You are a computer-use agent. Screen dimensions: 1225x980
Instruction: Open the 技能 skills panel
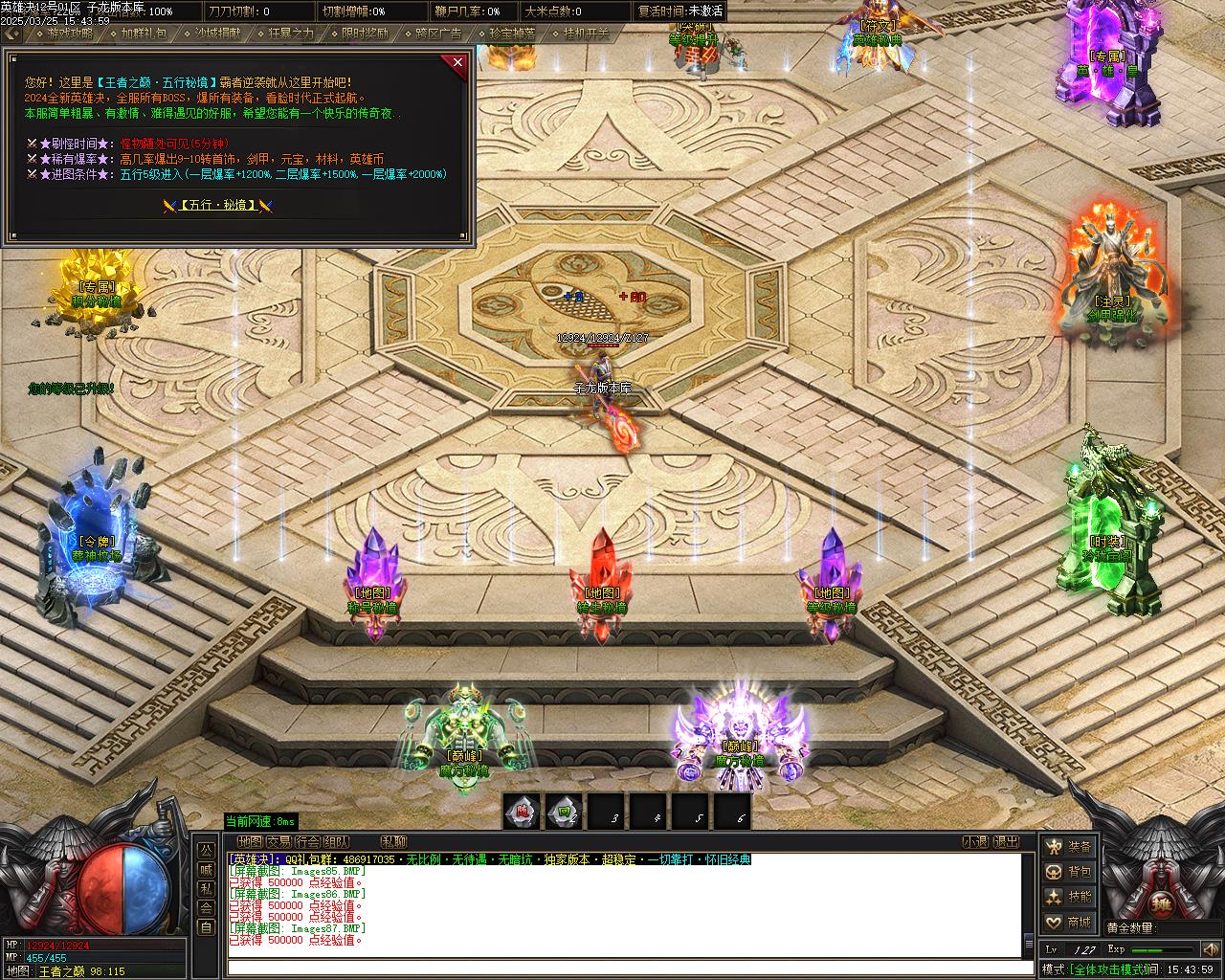[1069, 897]
